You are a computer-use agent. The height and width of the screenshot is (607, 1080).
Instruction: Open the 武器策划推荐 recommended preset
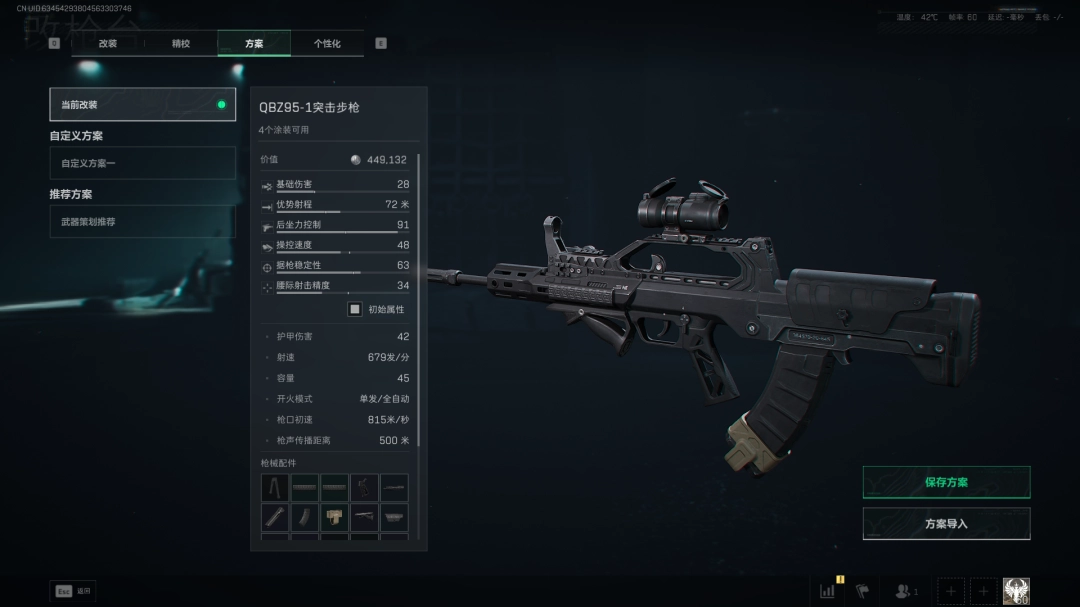click(x=142, y=221)
